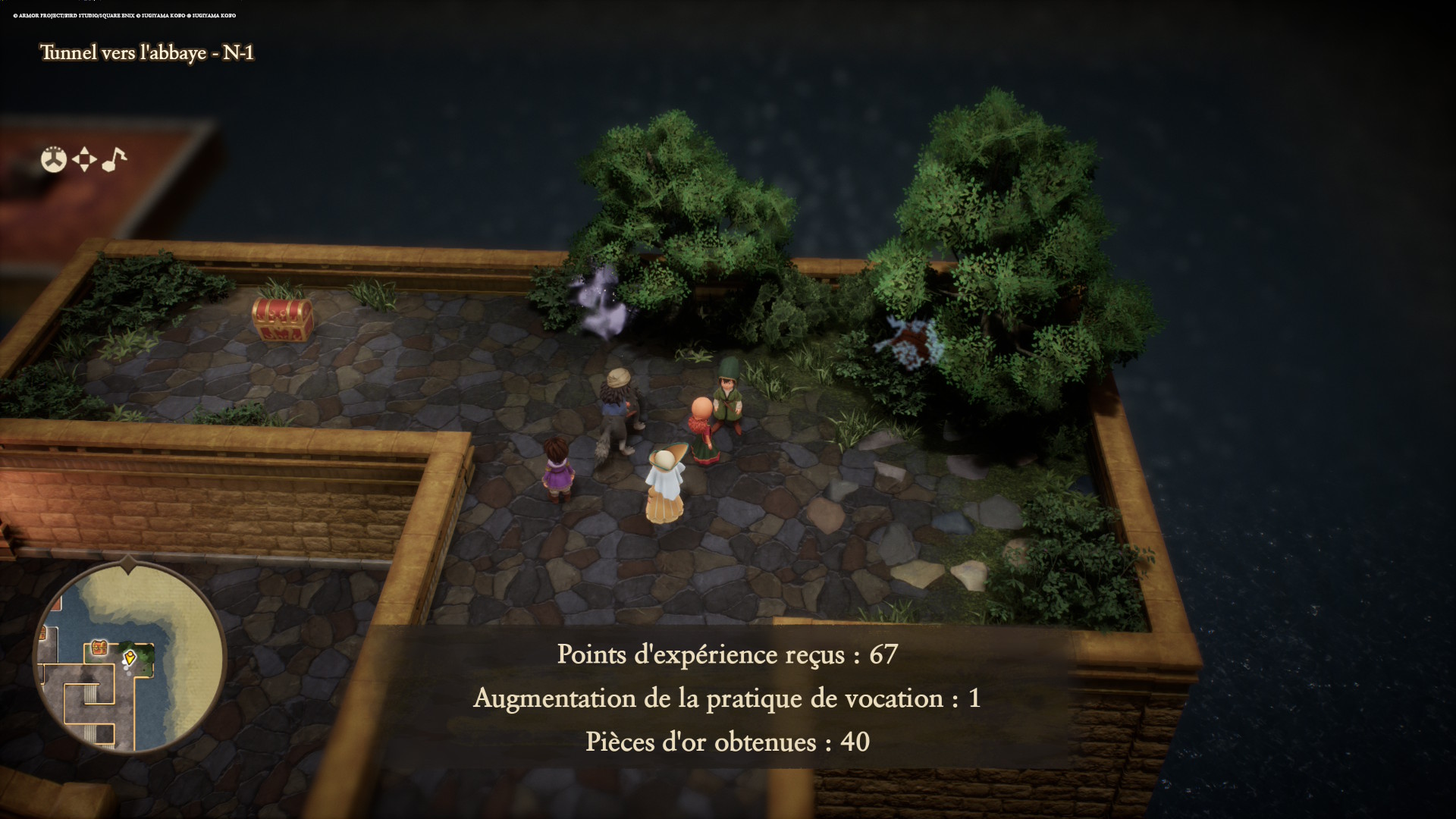
Task: Click the music note icon
Action: pos(114,159)
